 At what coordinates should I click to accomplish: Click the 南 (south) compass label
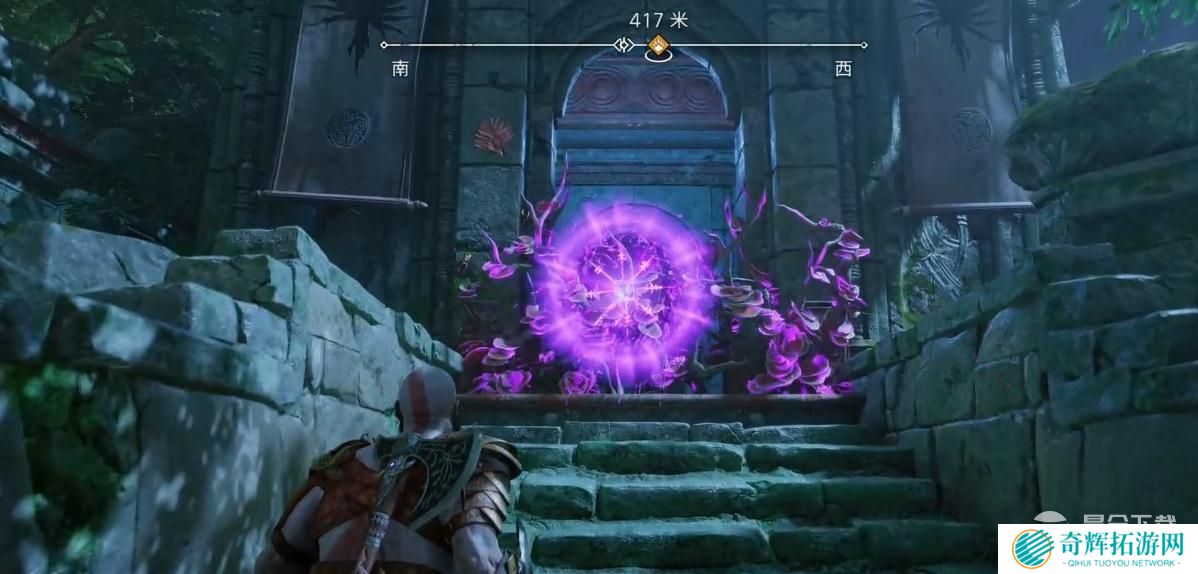coord(401,69)
